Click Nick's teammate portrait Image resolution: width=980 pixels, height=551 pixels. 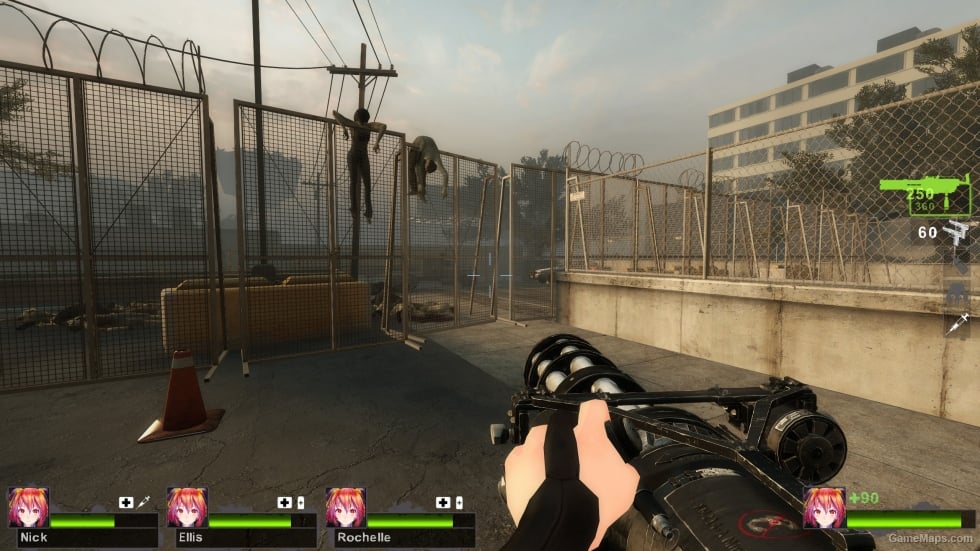28,508
